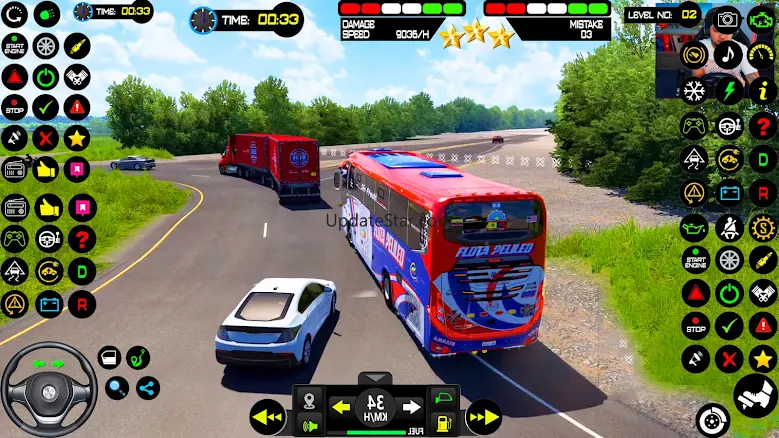This screenshot has height=438, width=779.
Task: Click the blue share icon
Action: [x=148, y=388]
